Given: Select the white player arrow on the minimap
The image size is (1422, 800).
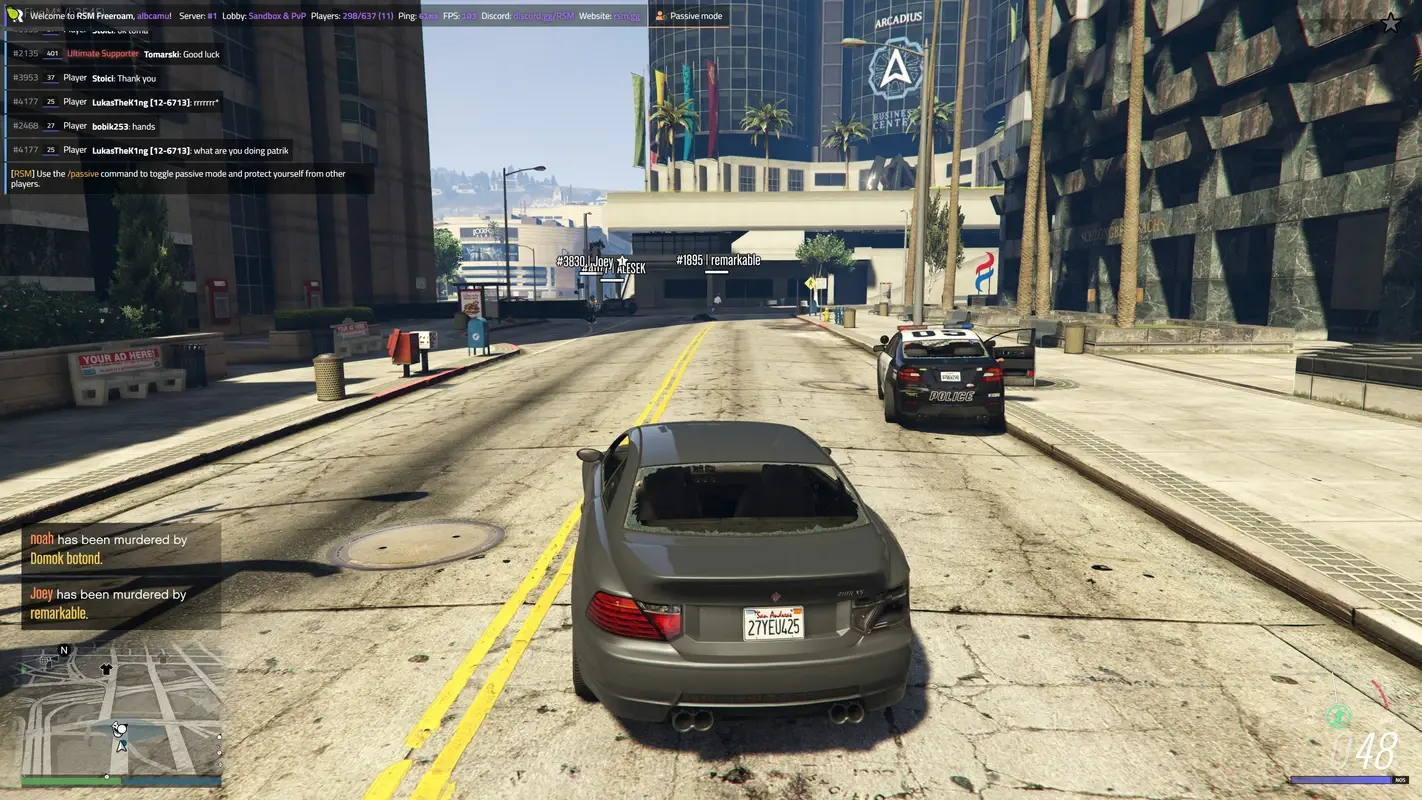Looking at the screenshot, I should (x=119, y=744).
